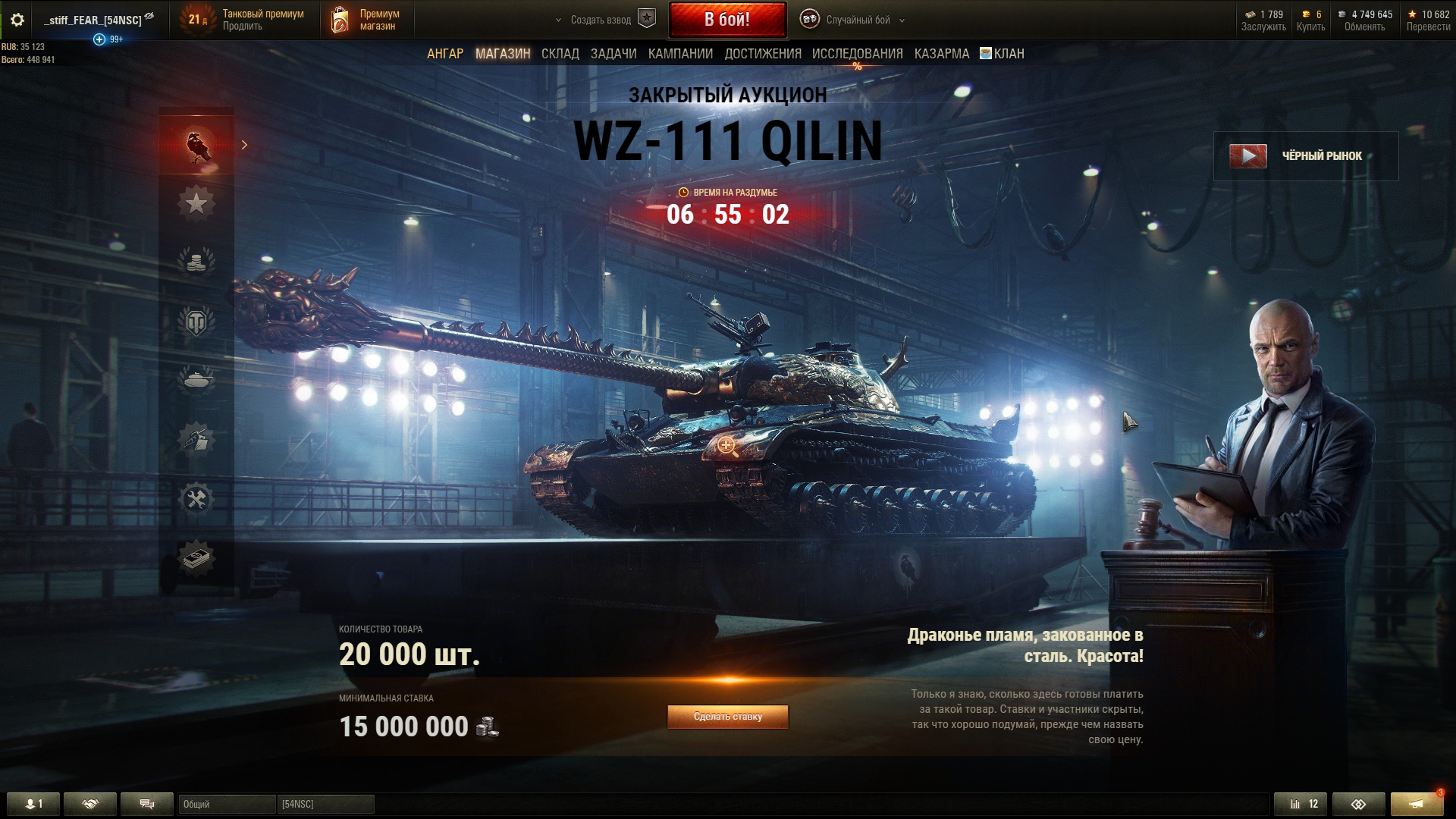The height and width of the screenshot is (819, 1456).
Task: Open the «Кампании» tab
Action: (680, 54)
